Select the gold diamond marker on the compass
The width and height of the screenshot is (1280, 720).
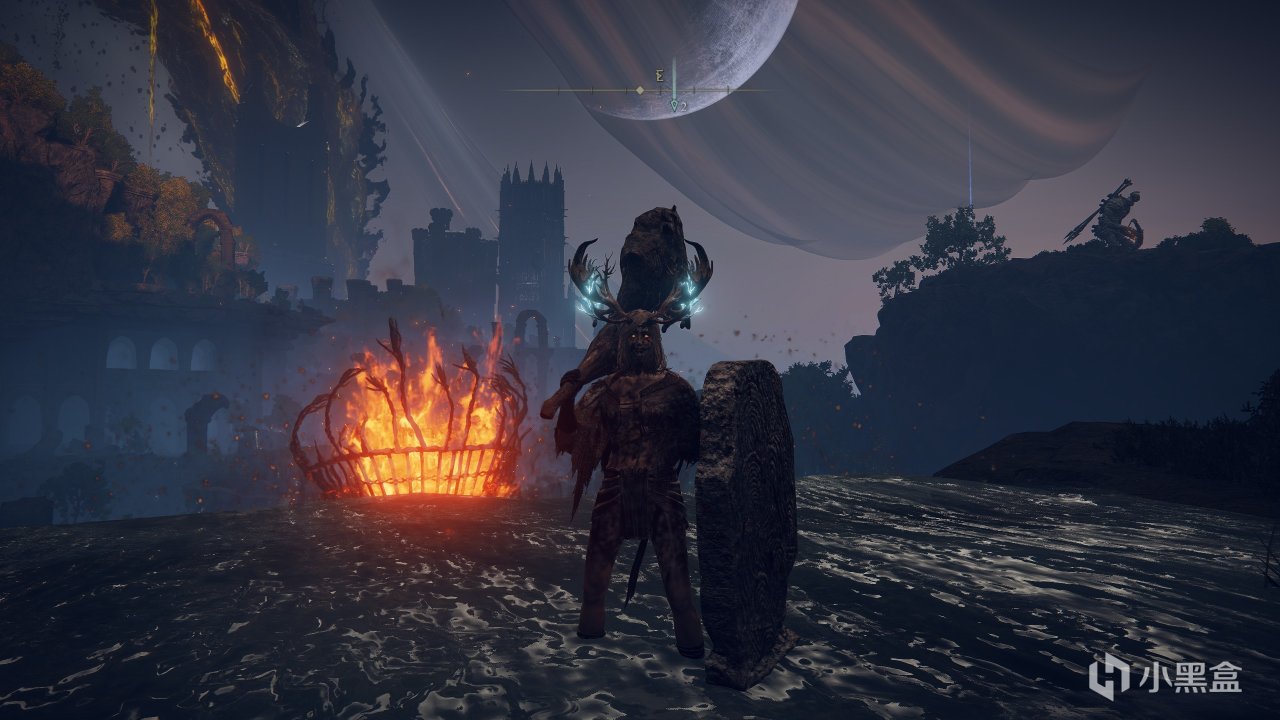[640, 91]
